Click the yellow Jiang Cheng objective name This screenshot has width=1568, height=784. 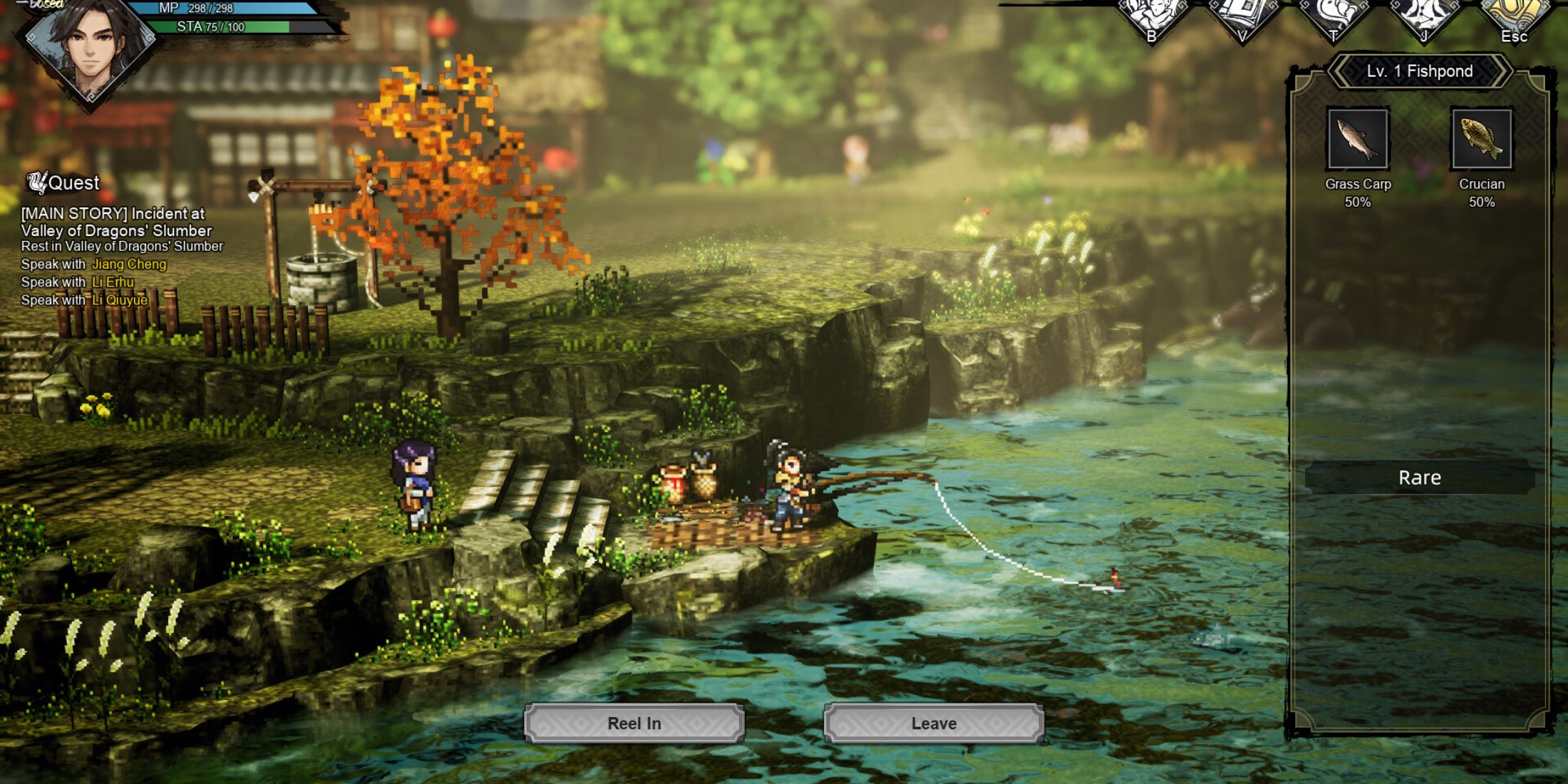[x=128, y=263]
